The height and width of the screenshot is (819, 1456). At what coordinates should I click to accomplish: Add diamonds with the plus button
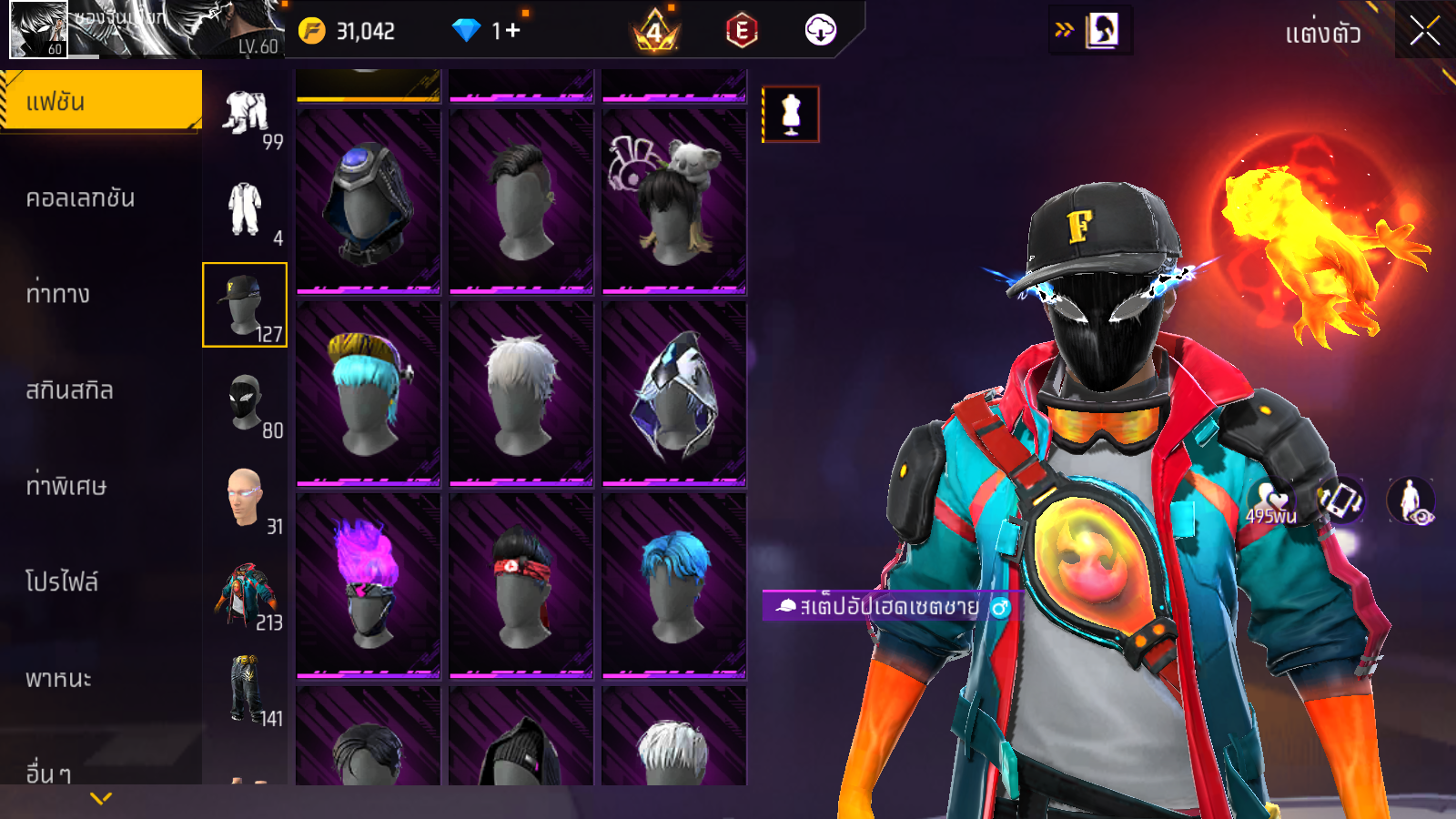click(x=513, y=31)
